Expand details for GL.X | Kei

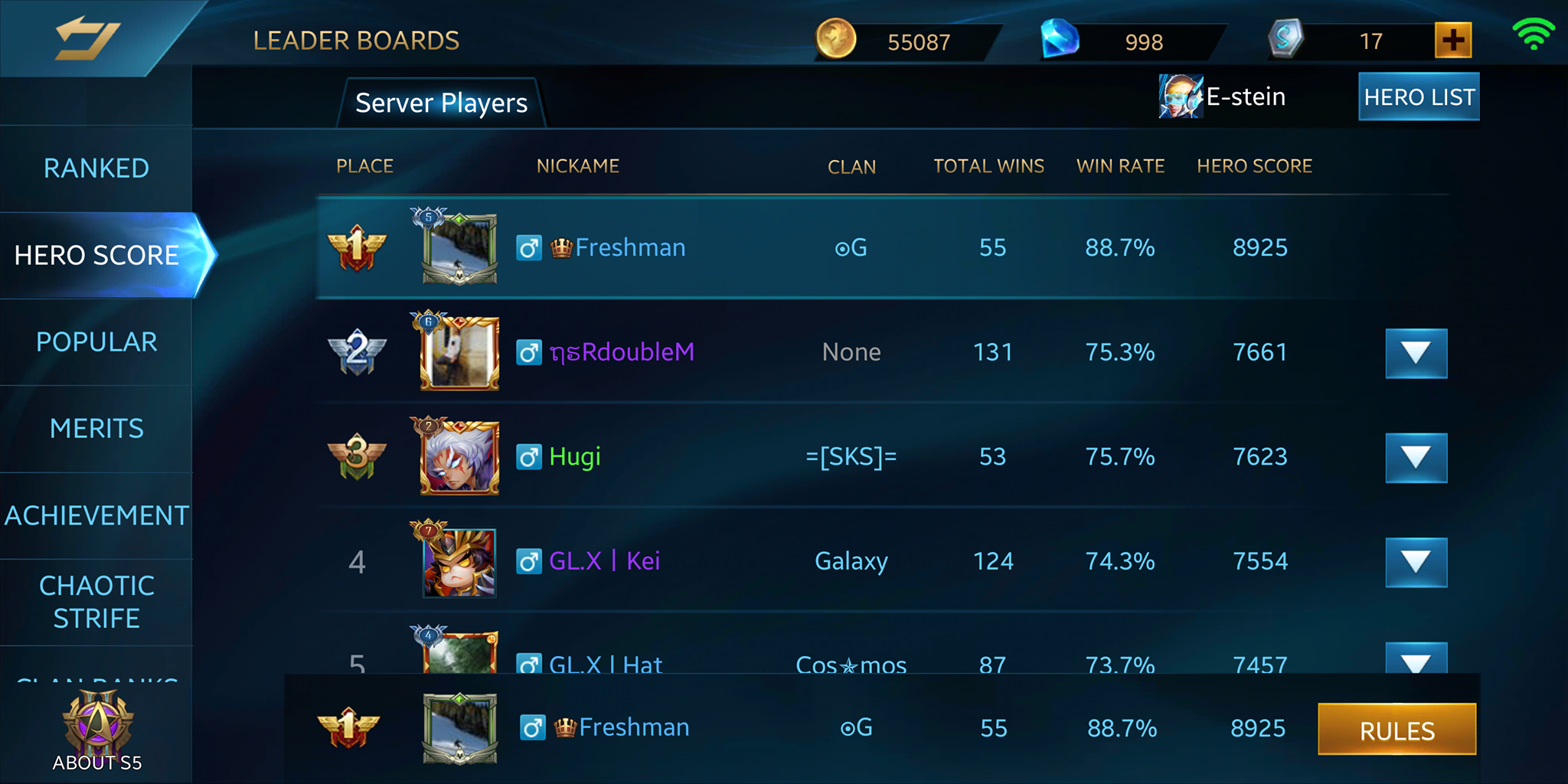tap(1416, 561)
